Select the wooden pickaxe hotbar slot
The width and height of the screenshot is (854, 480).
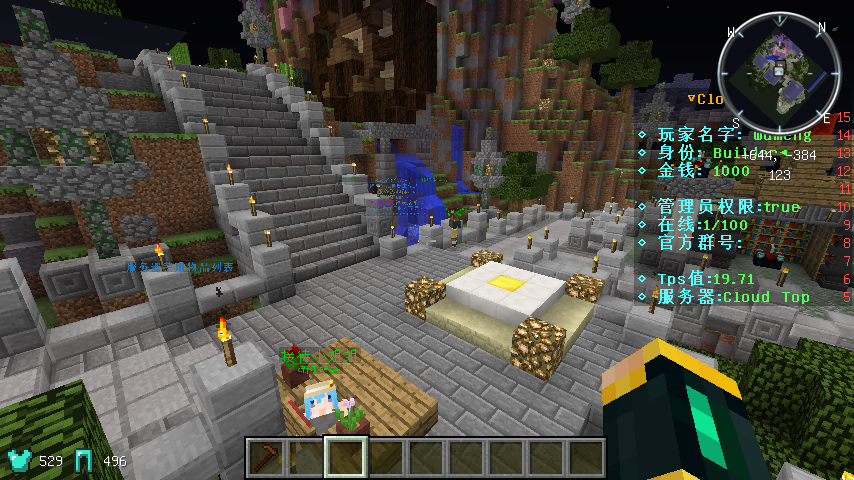[x=266, y=458]
